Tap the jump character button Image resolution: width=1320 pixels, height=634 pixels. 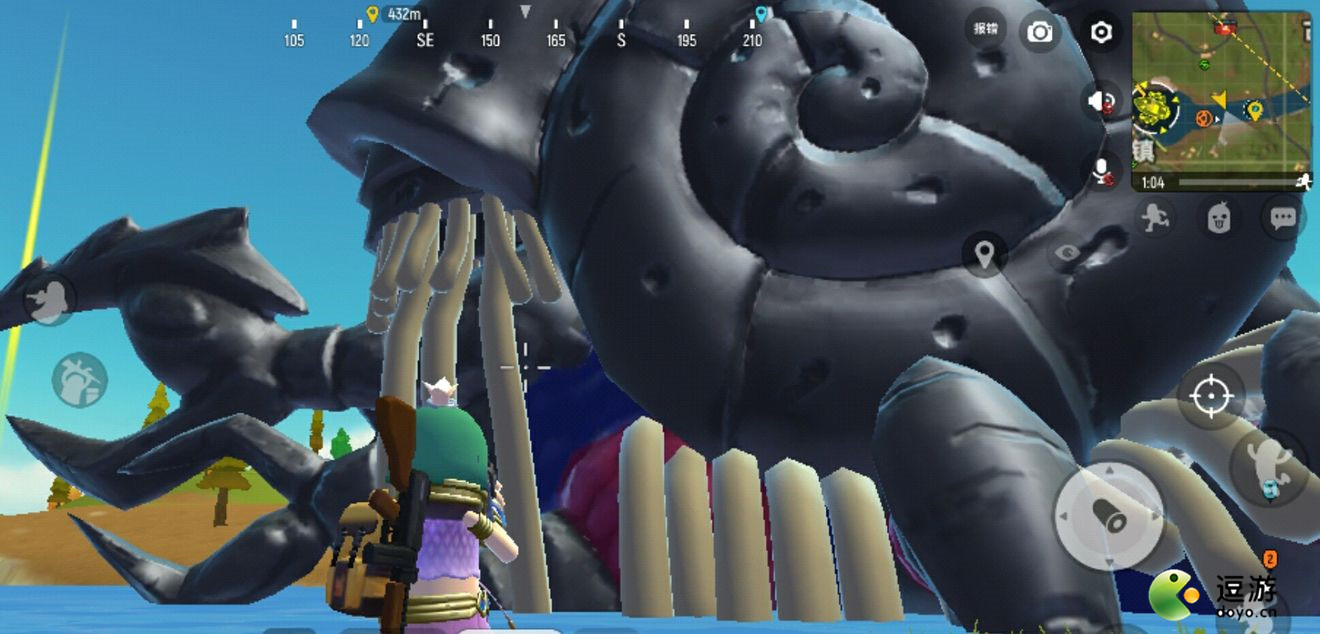point(1270,465)
